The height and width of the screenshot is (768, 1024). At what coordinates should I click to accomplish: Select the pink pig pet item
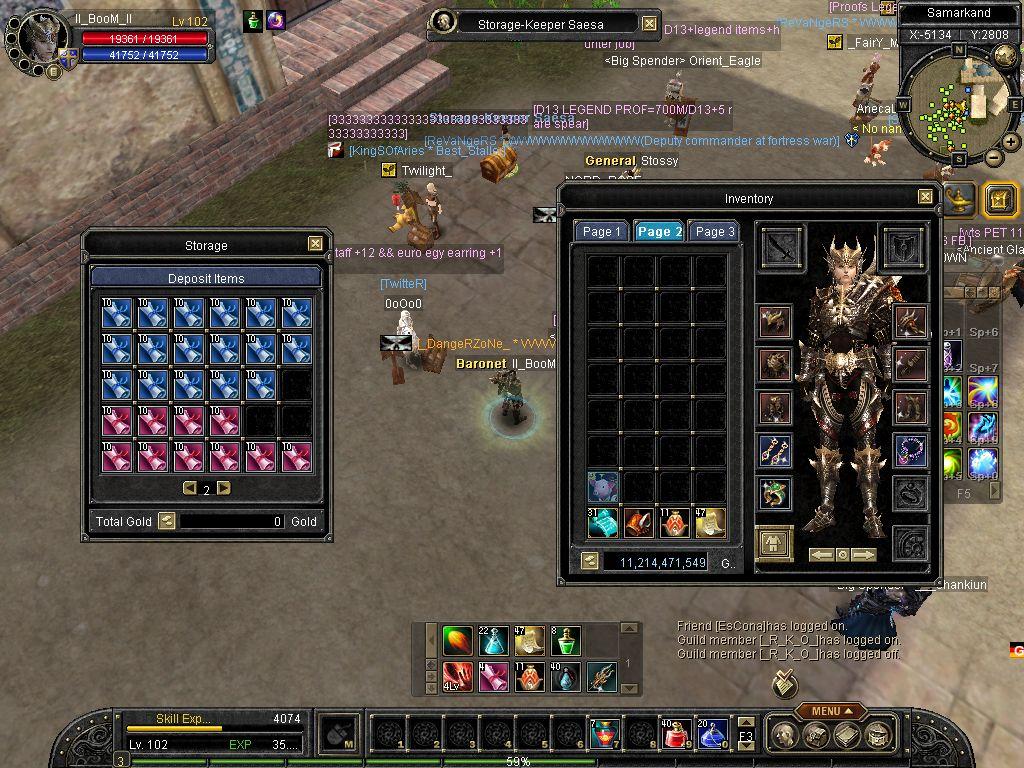(x=602, y=487)
